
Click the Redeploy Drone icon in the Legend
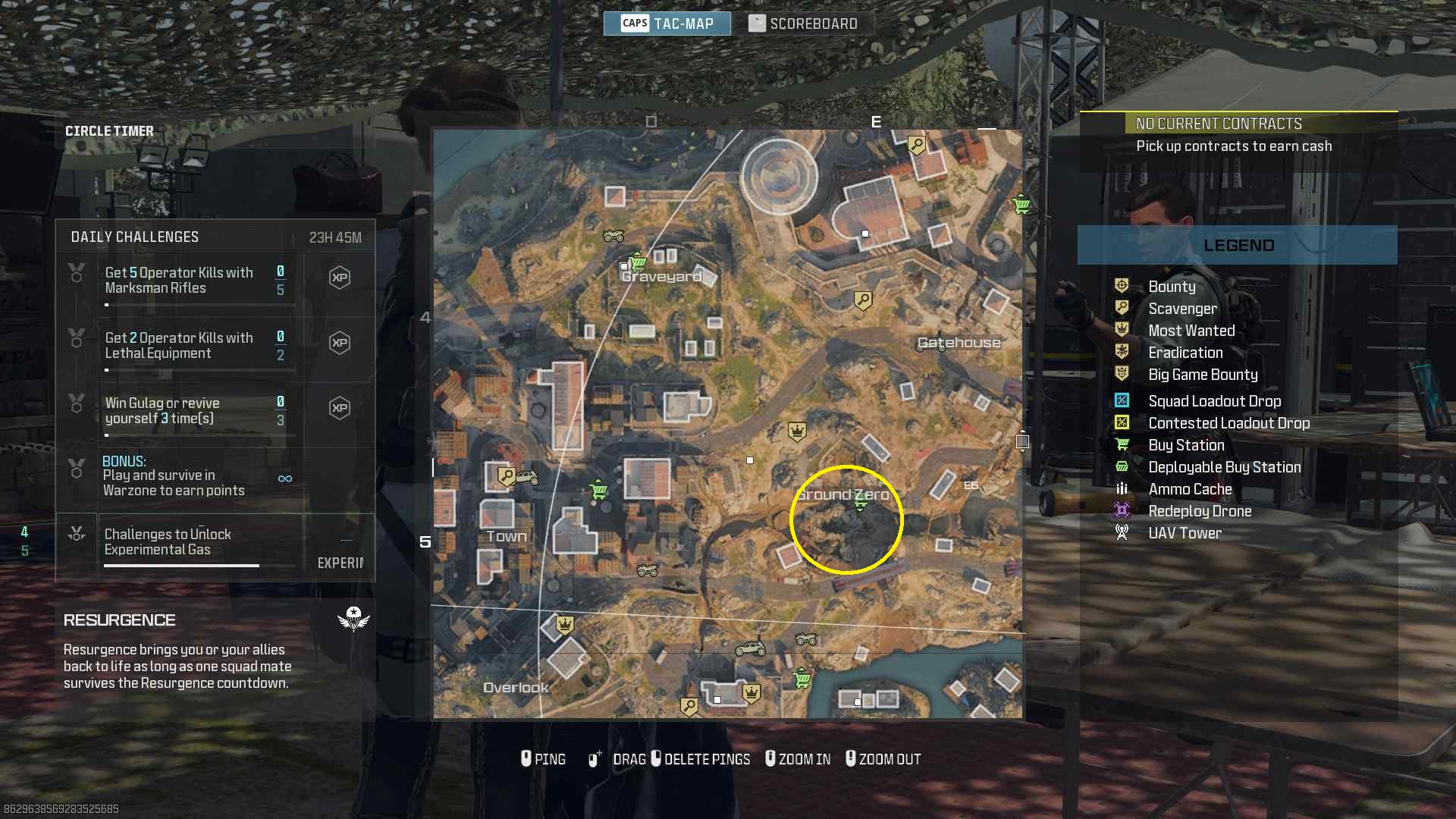point(1123,510)
